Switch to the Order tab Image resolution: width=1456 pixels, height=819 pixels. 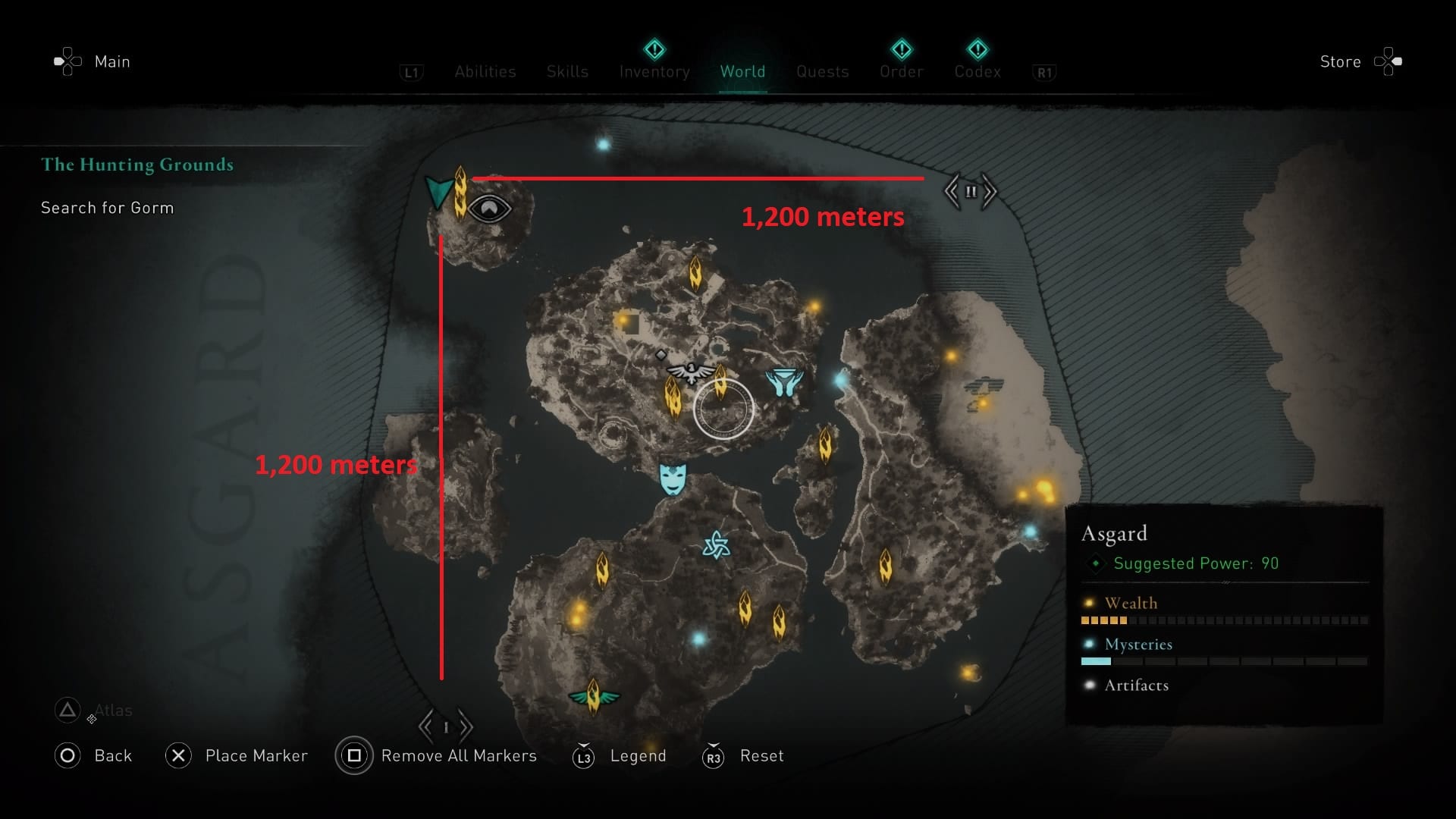(x=902, y=71)
